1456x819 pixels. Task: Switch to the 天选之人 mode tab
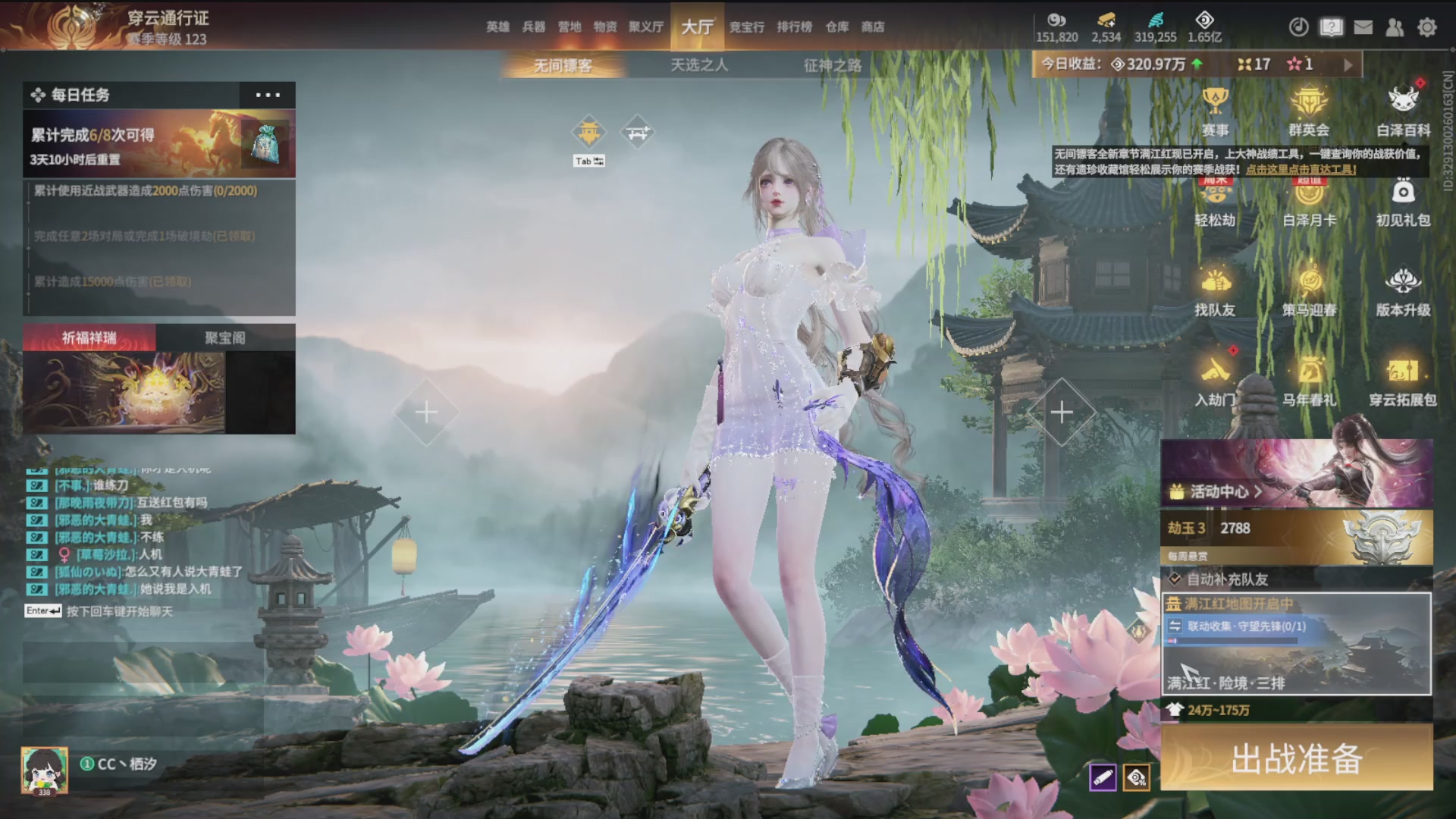(699, 65)
